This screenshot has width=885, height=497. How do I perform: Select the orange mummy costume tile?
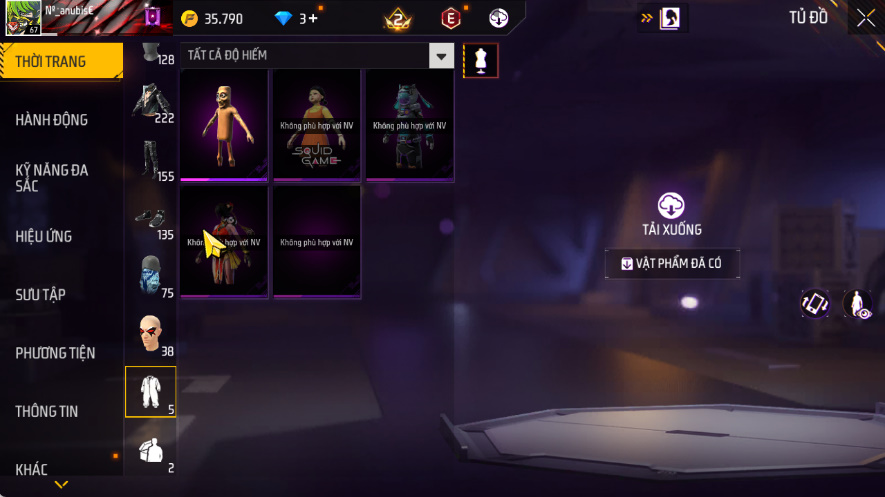pyautogui.click(x=224, y=125)
